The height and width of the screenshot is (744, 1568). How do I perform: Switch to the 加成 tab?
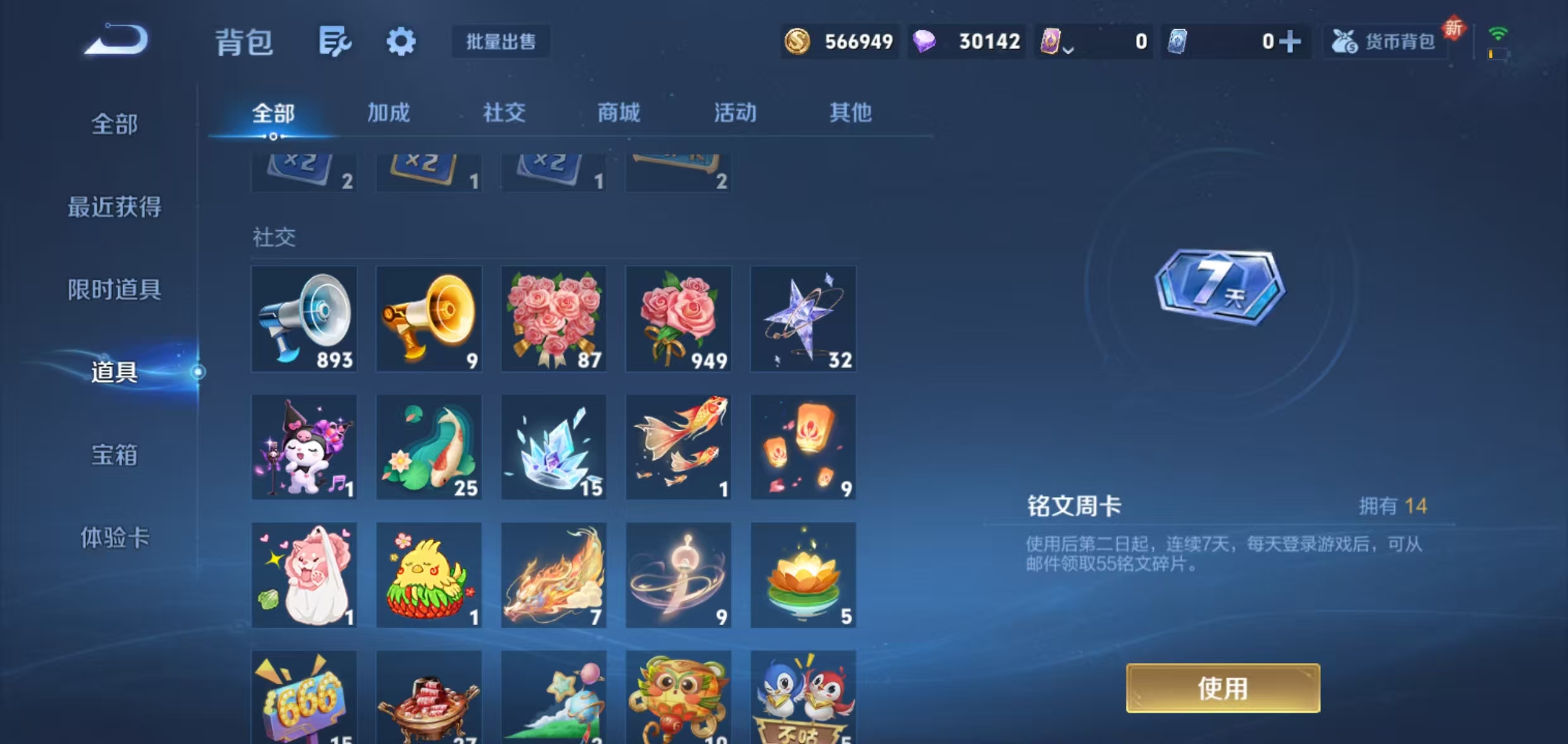[388, 113]
